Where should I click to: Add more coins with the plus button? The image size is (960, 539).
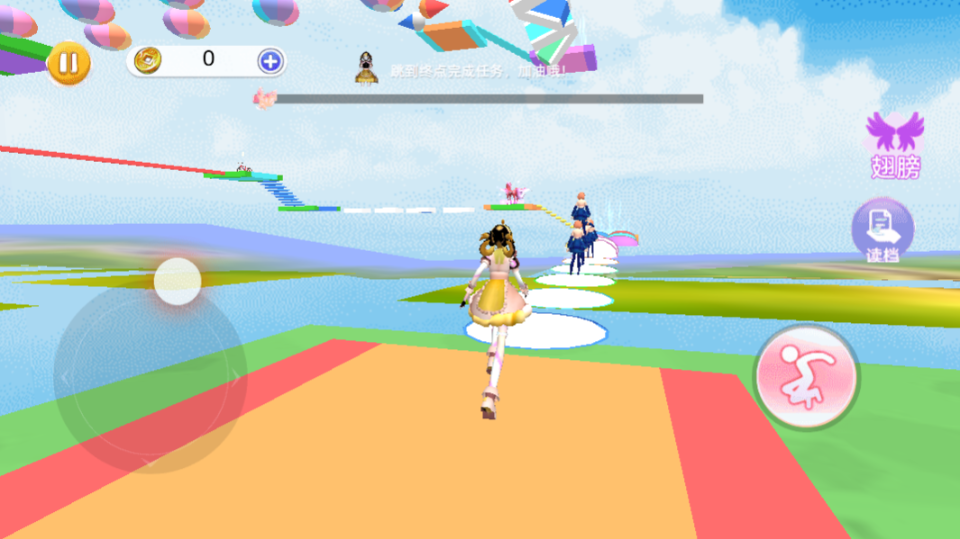(270, 61)
